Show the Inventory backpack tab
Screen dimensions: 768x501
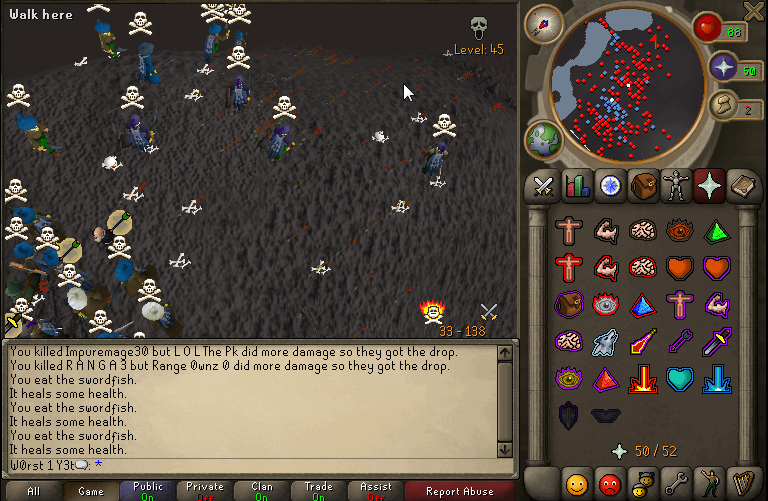(643, 186)
